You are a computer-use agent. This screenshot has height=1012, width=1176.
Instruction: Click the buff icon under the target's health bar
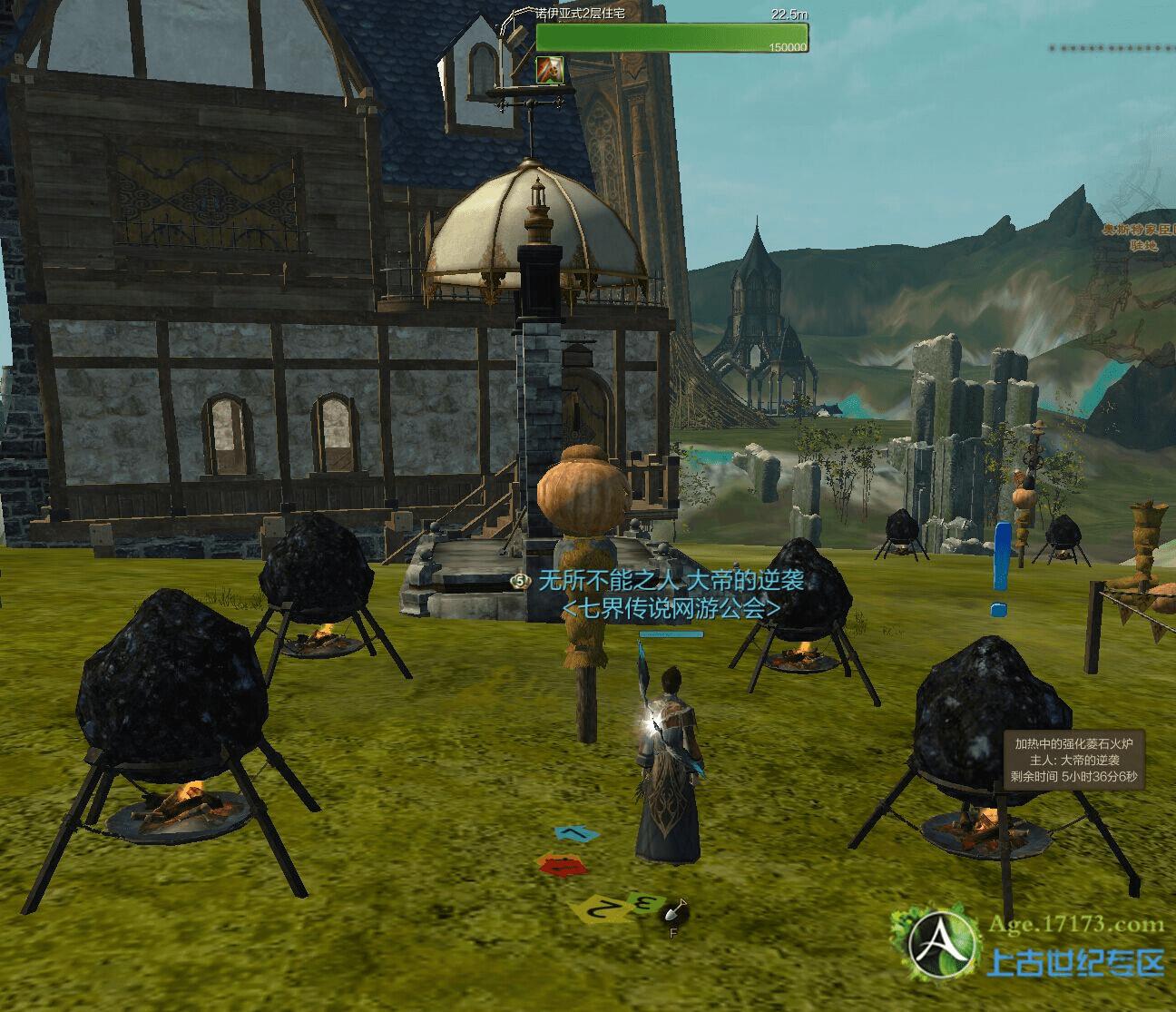[x=550, y=68]
